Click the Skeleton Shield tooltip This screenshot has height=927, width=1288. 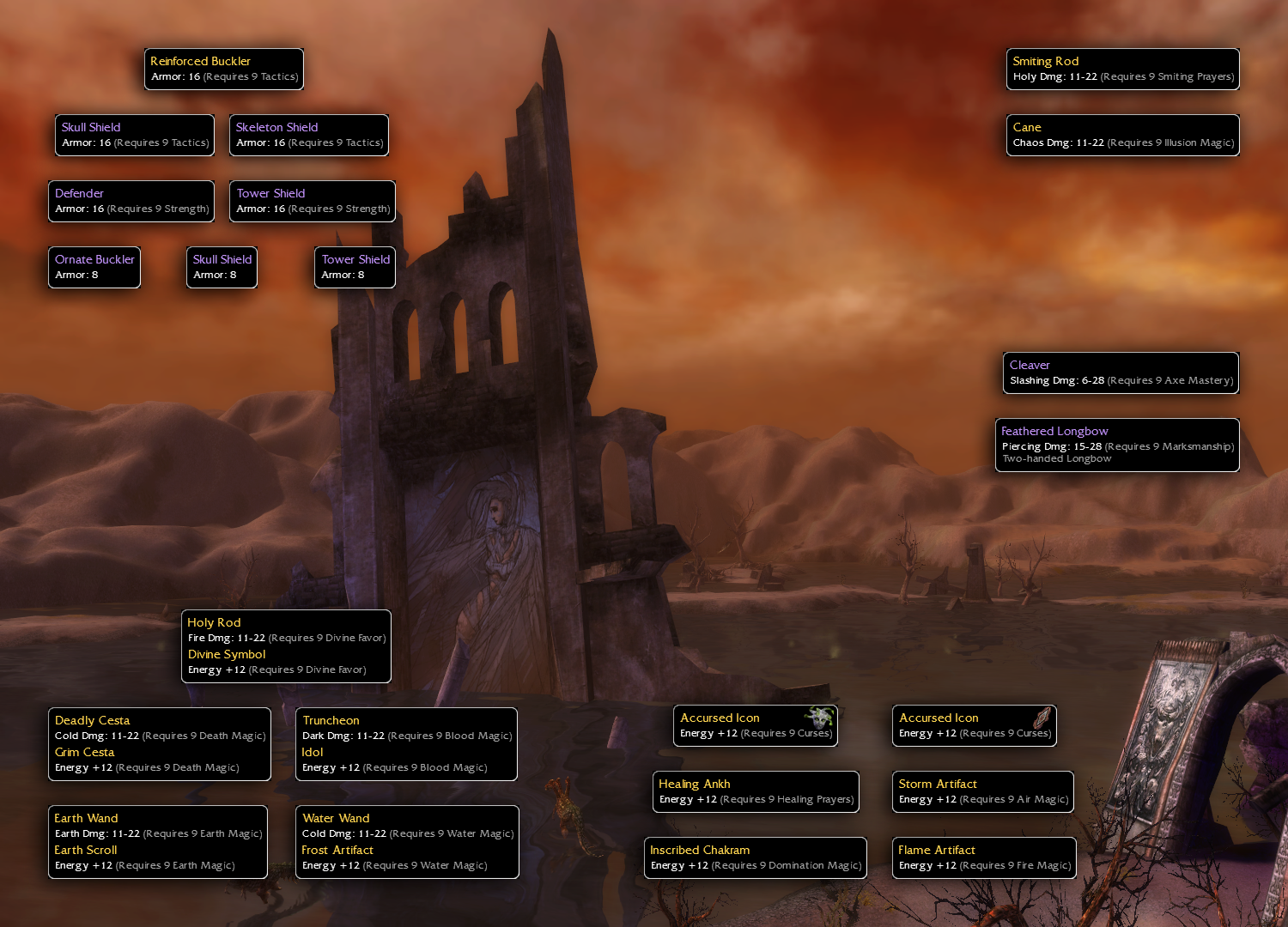[309, 135]
